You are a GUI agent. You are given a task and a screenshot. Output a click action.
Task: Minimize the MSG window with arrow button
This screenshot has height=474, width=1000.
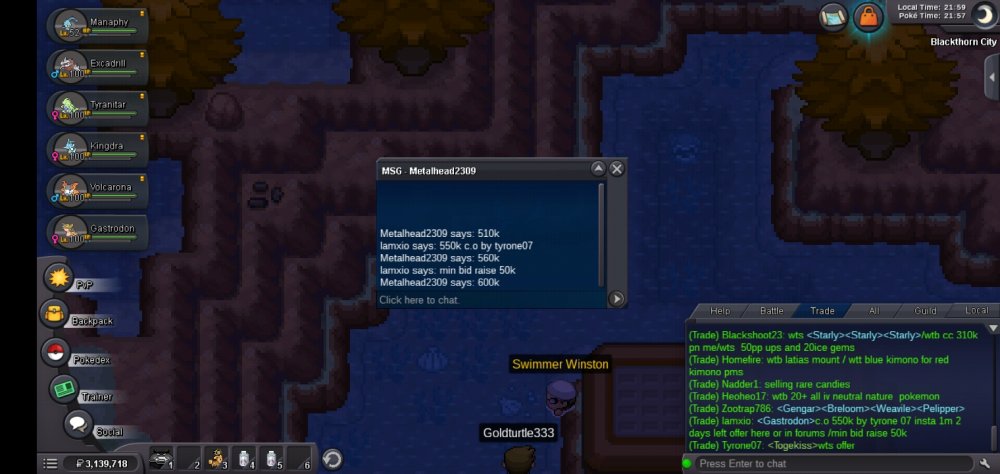(598, 169)
